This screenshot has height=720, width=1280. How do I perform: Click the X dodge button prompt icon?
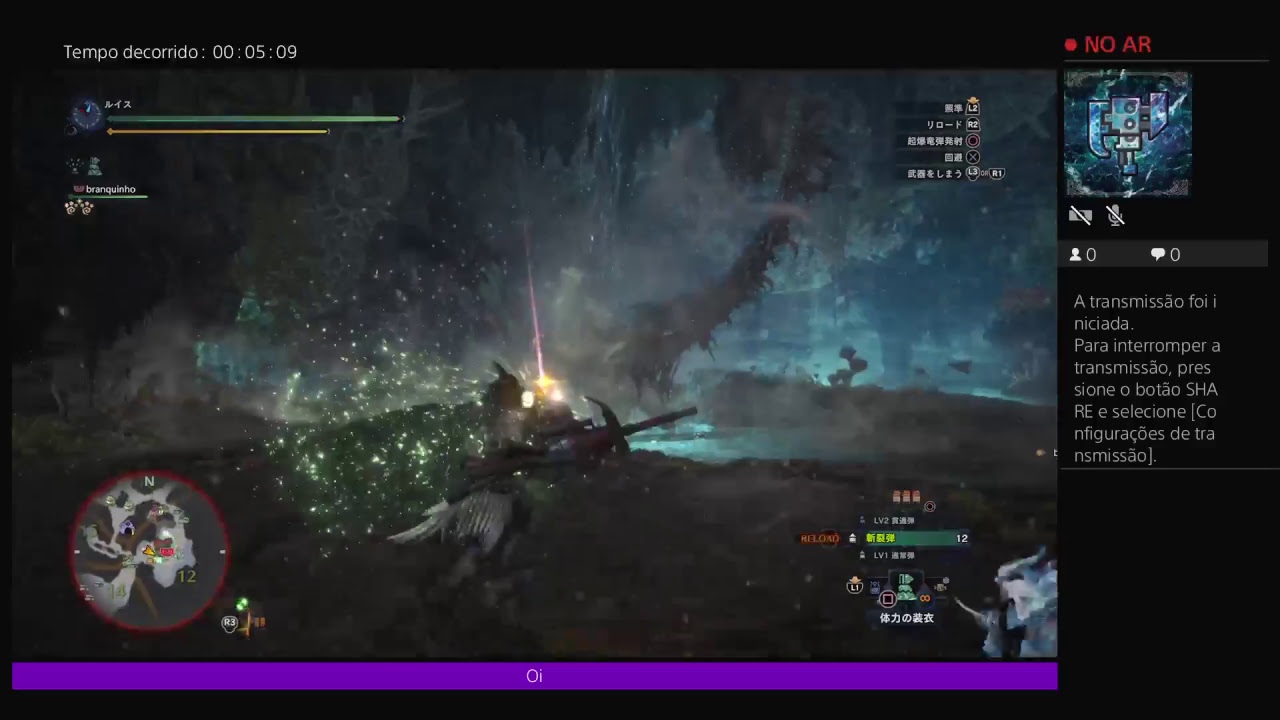[974, 156]
